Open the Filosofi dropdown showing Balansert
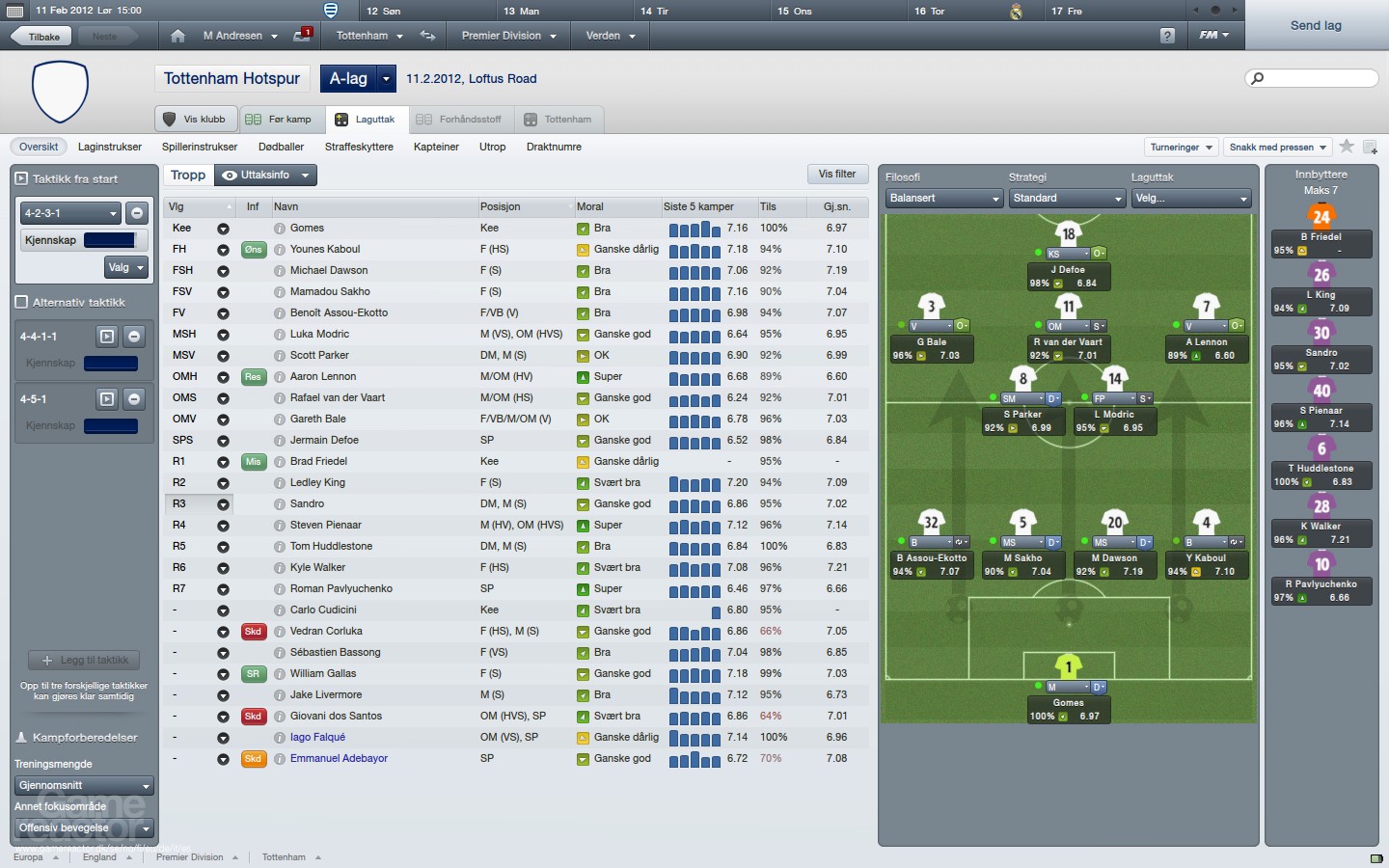This screenshot has height=868, width=1389. click(942, 198)
